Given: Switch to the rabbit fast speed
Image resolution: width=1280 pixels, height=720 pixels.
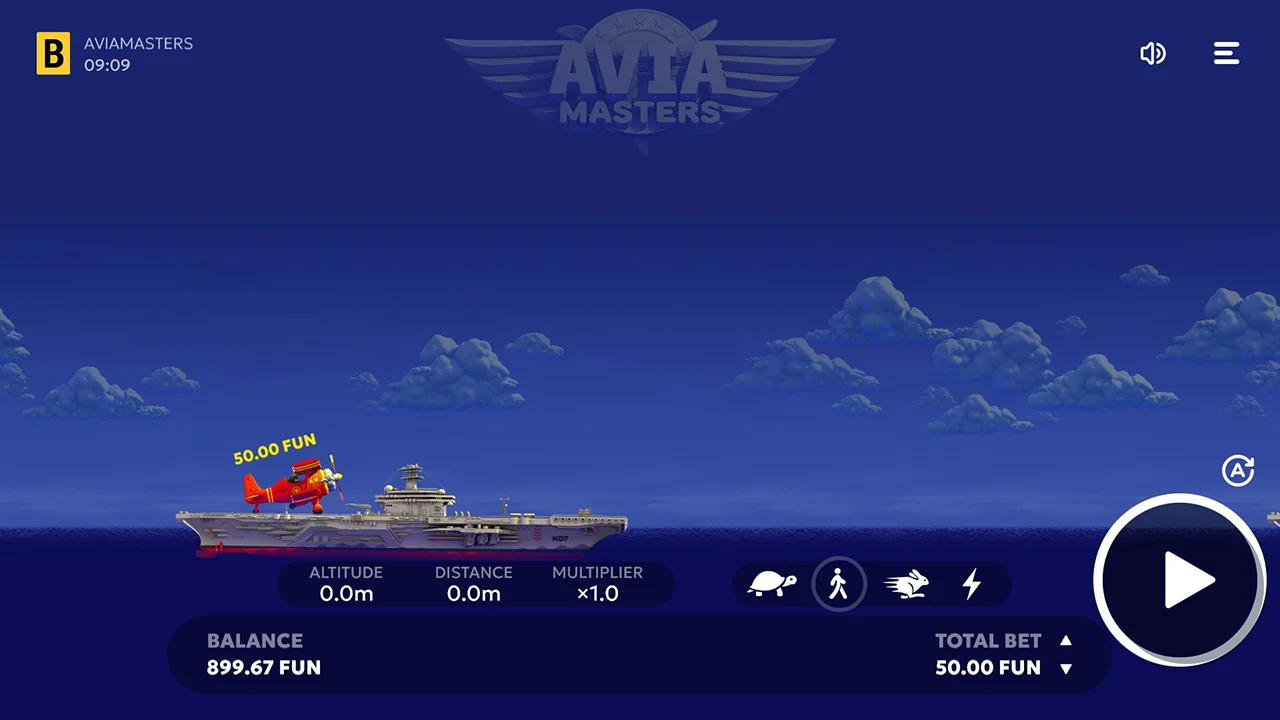Looking at the screenshot, I should (907, 584).
